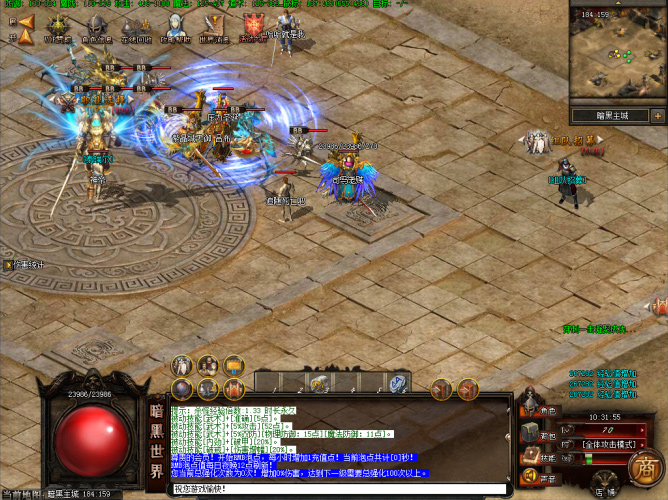
Task: Open the 仇恨统计 hate statistics tracker
Action: coord(28,265)
